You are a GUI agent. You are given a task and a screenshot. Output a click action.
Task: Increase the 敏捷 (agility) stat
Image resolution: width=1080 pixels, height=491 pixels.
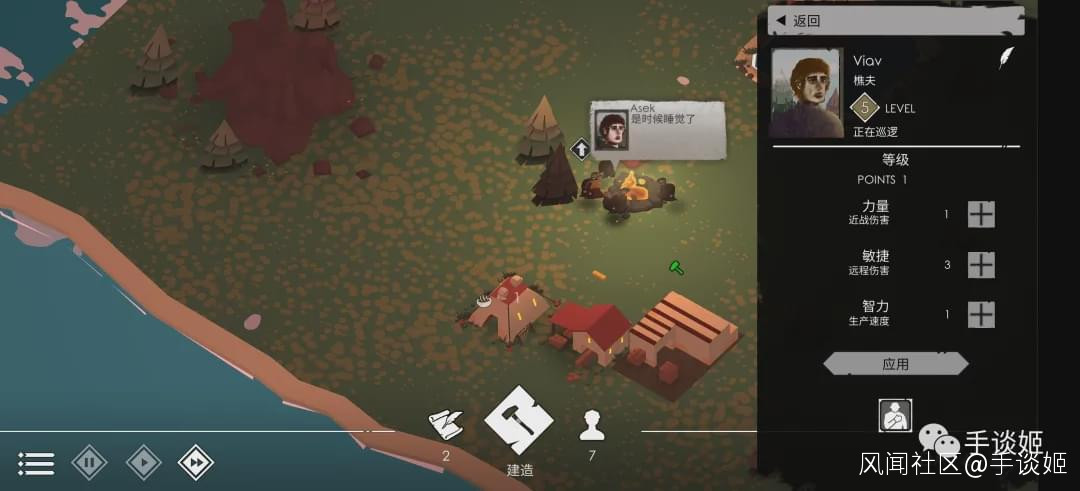[981, 264]
